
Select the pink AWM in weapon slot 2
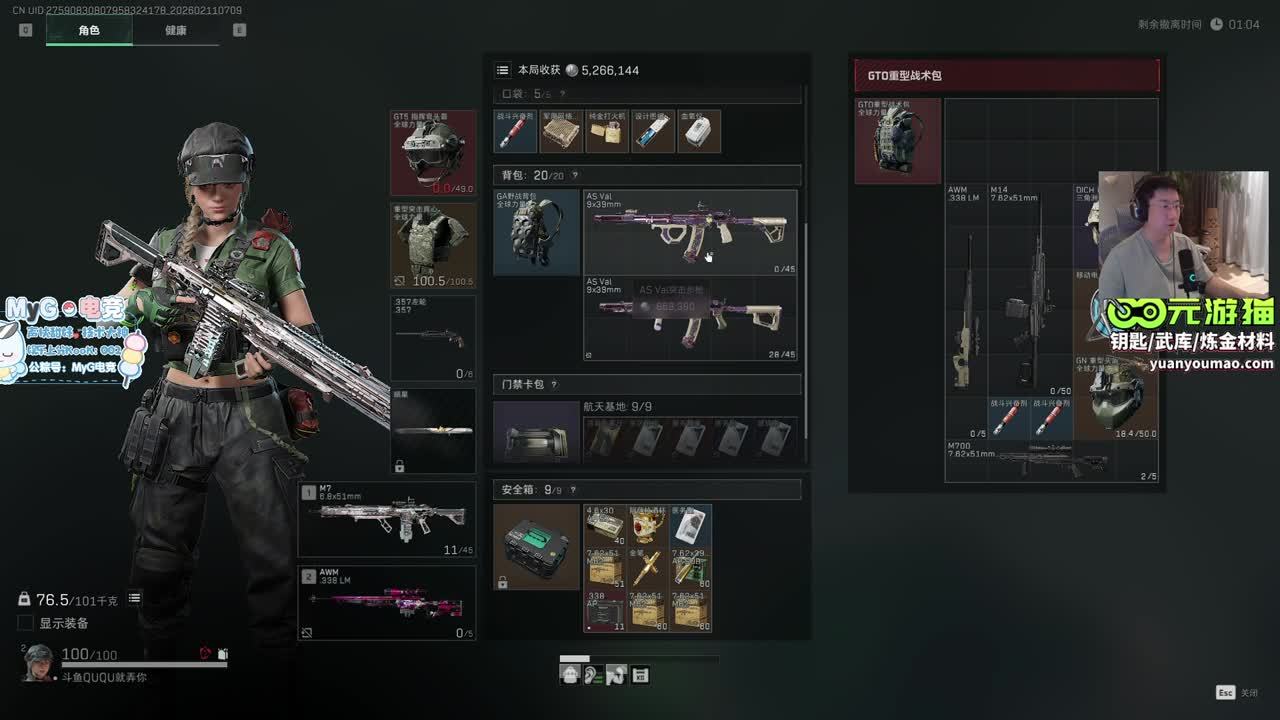(x=387, y=603)
